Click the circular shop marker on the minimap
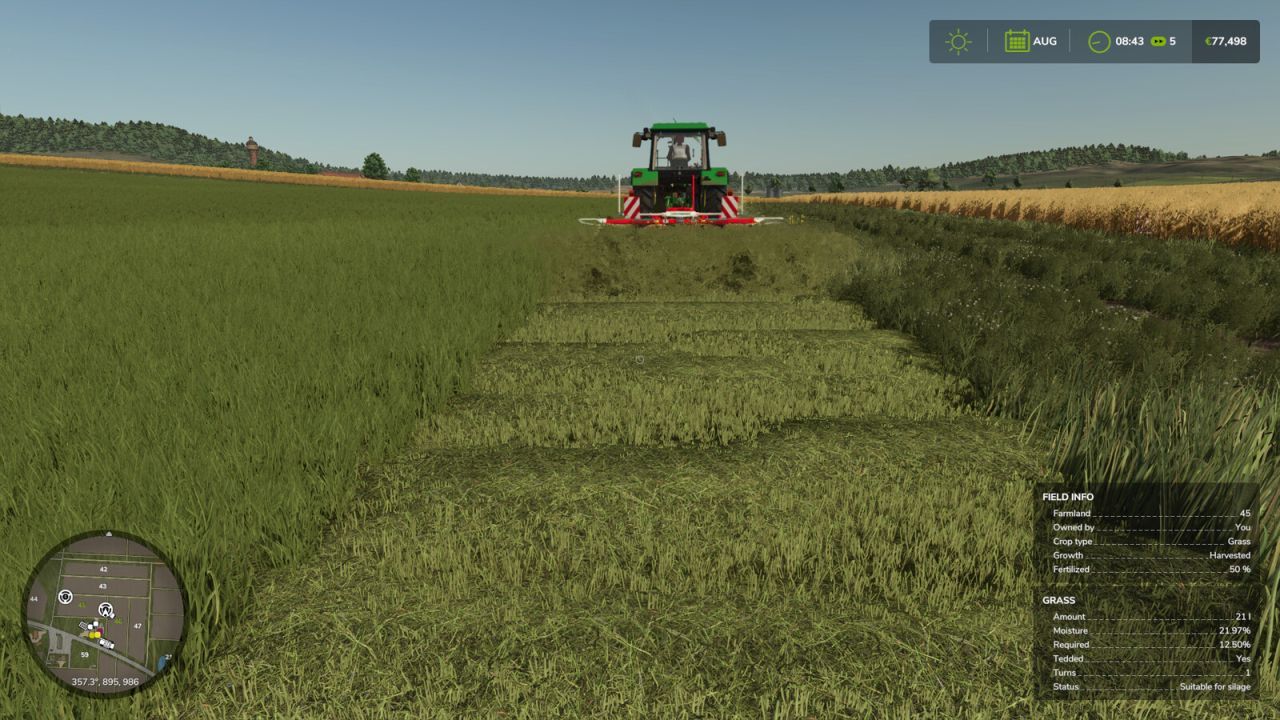The height and width of the screenshot is (720, 1280). click(66, 597)
